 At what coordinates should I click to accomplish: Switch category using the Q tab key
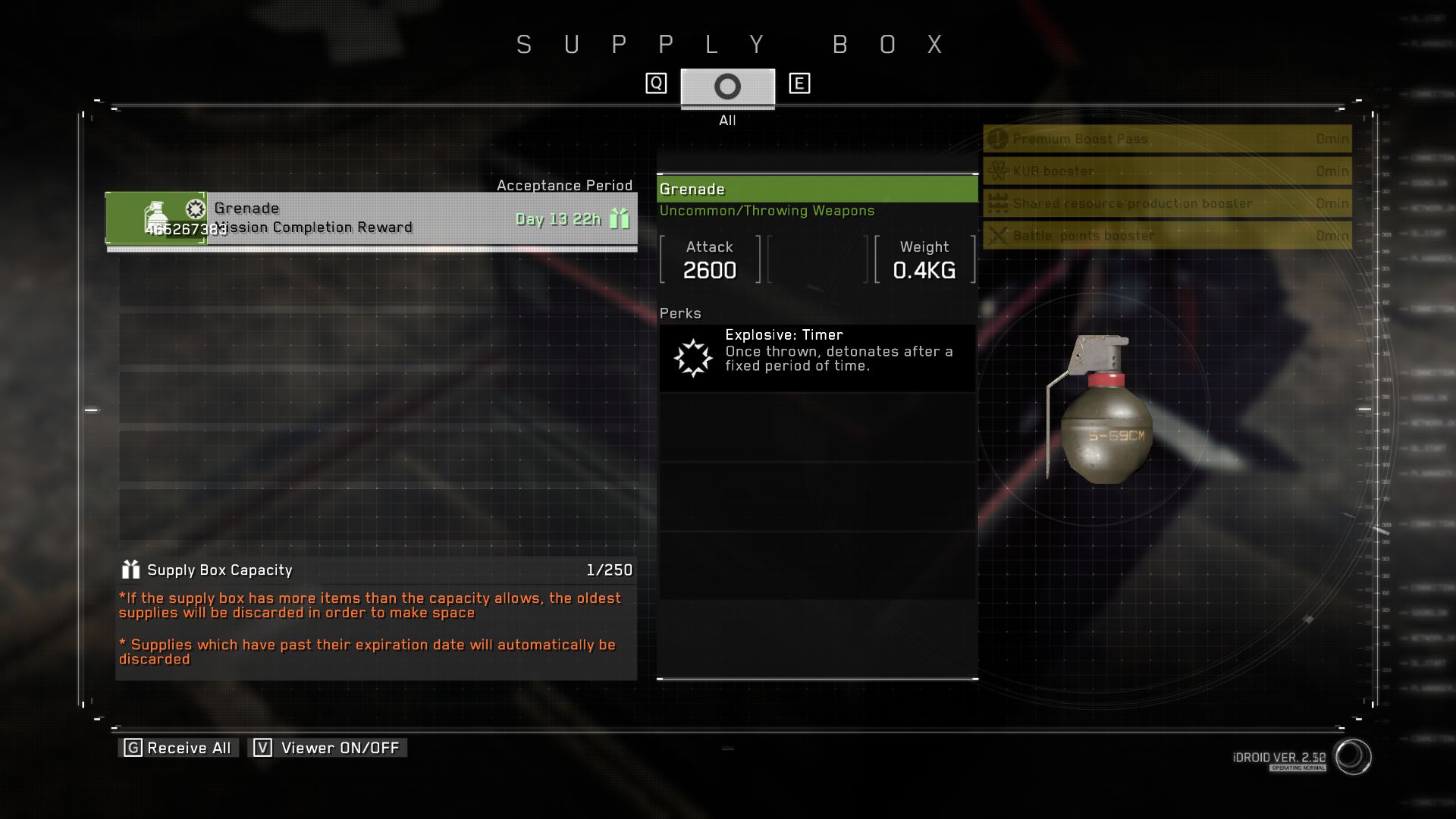654,82
